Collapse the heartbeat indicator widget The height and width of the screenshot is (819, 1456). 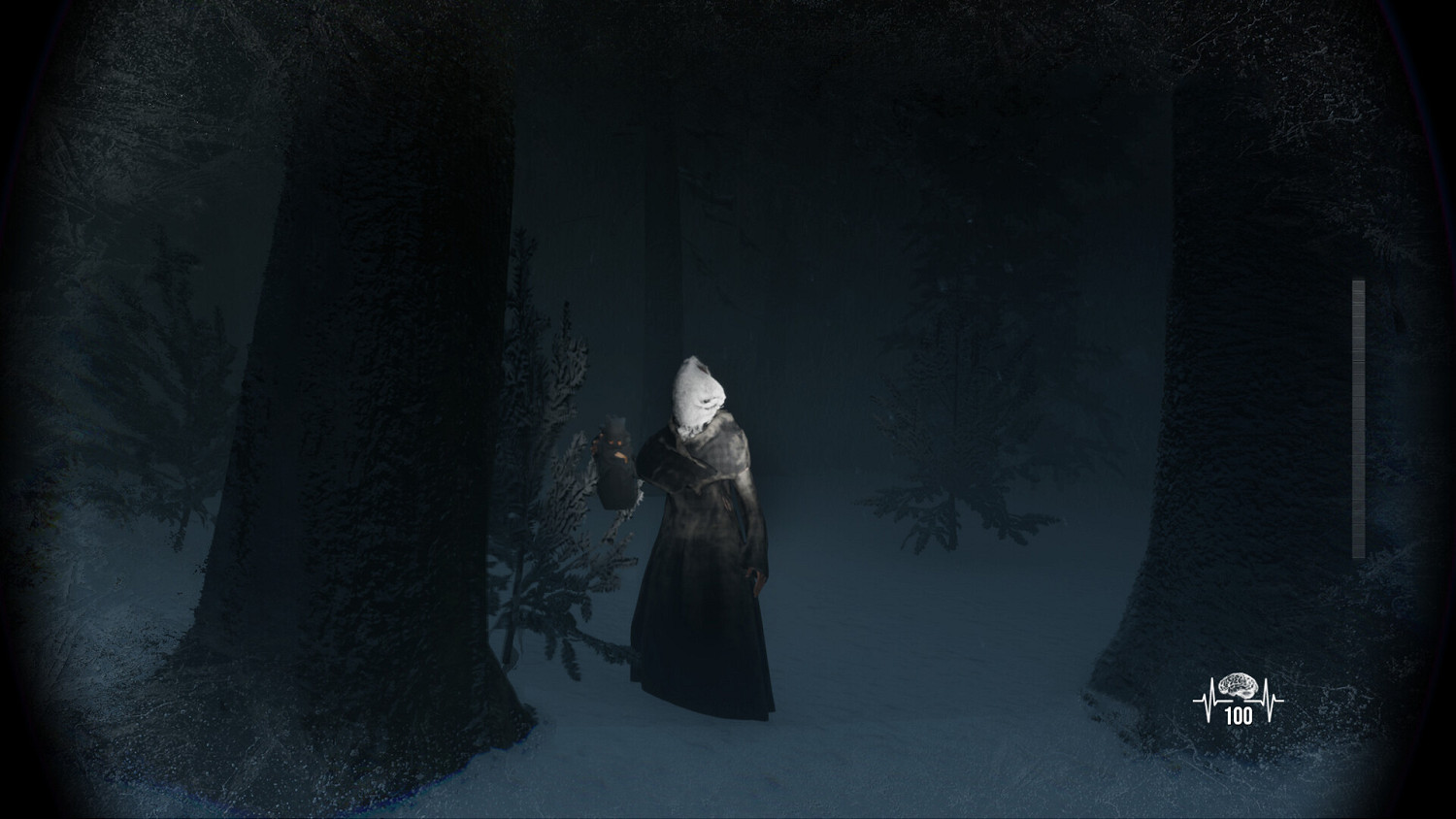1239,695
